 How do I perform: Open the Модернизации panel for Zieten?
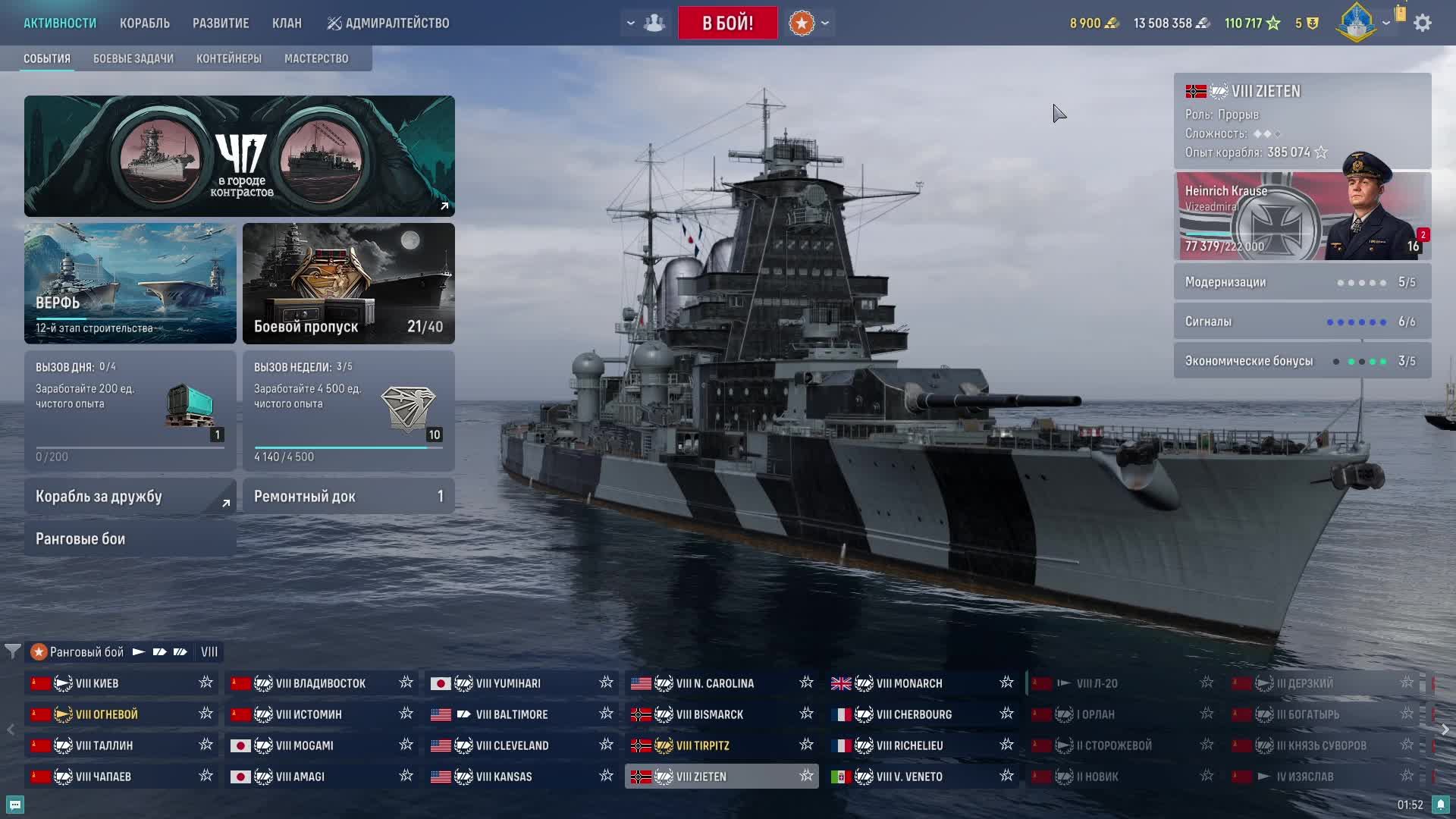pos(1301,282)
